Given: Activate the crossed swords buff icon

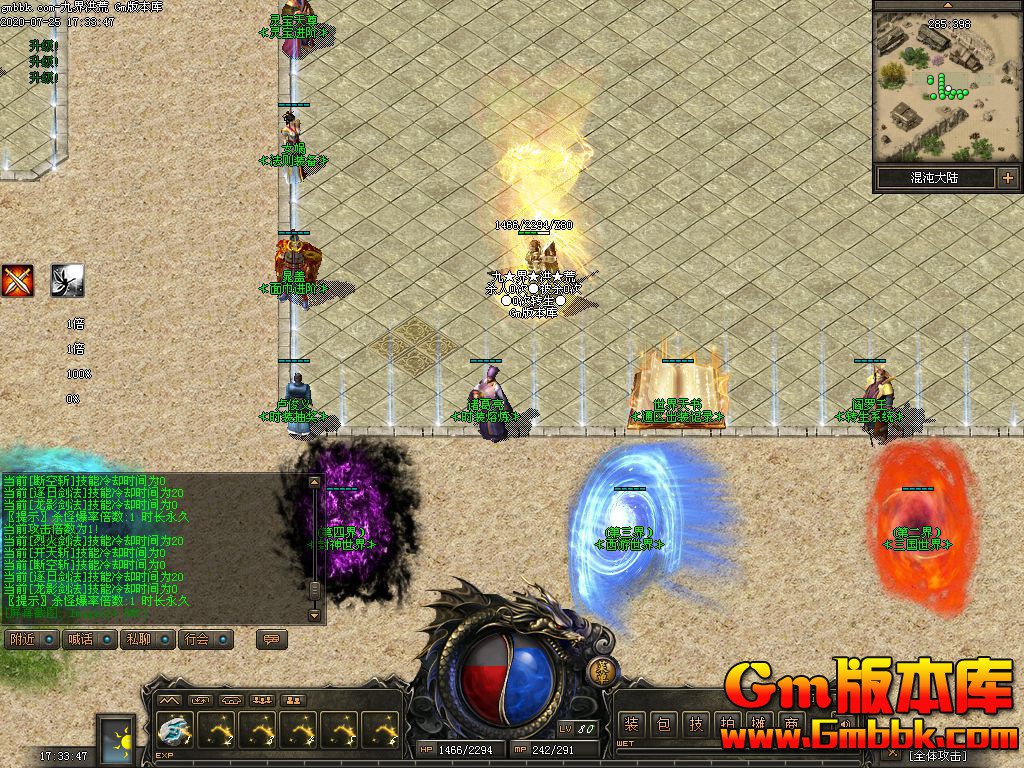Looking at the screenshot, I should tap(17, 281).
